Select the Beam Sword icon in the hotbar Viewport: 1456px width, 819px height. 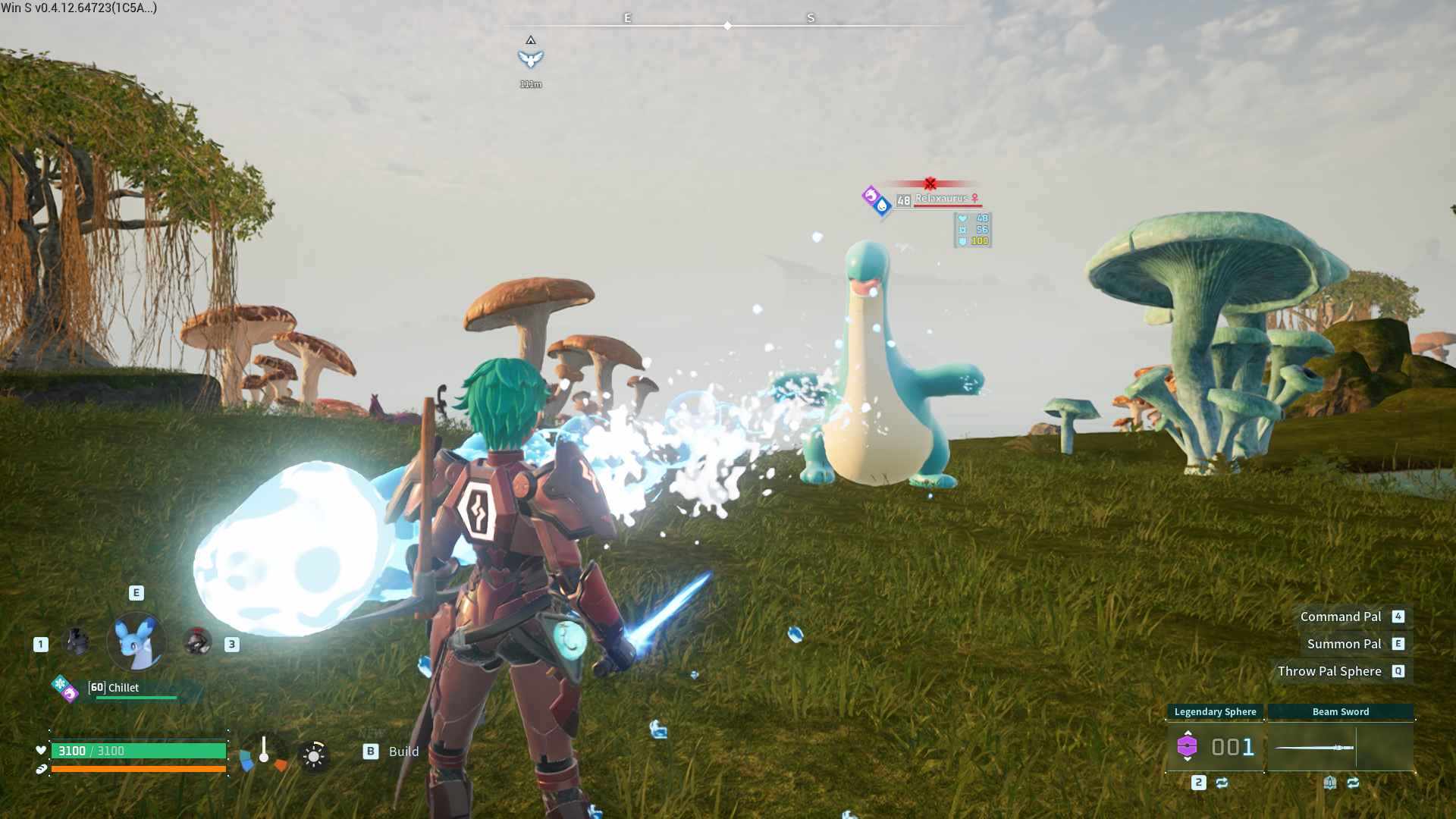point(1314,747)
